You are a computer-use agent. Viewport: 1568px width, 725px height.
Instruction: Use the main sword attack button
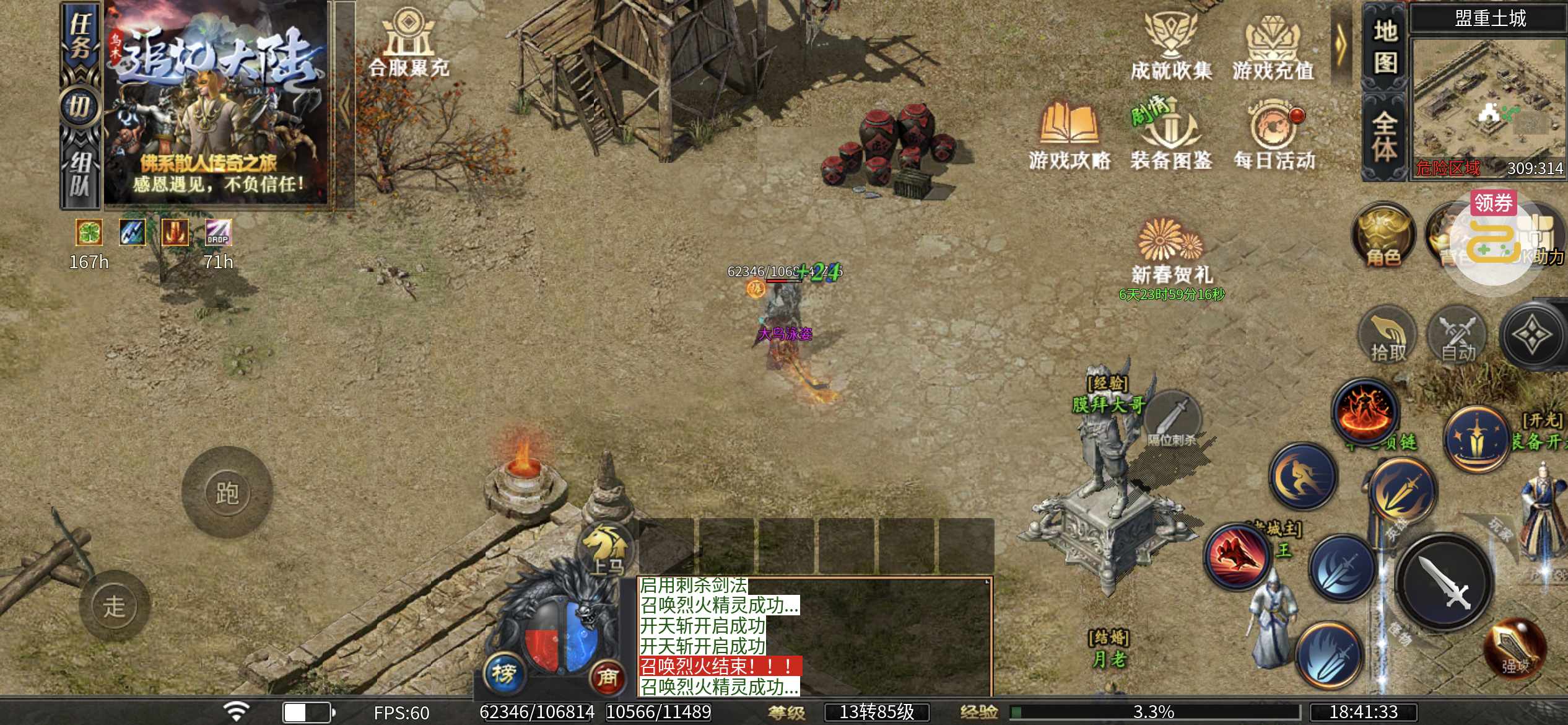coord(1445,582)
